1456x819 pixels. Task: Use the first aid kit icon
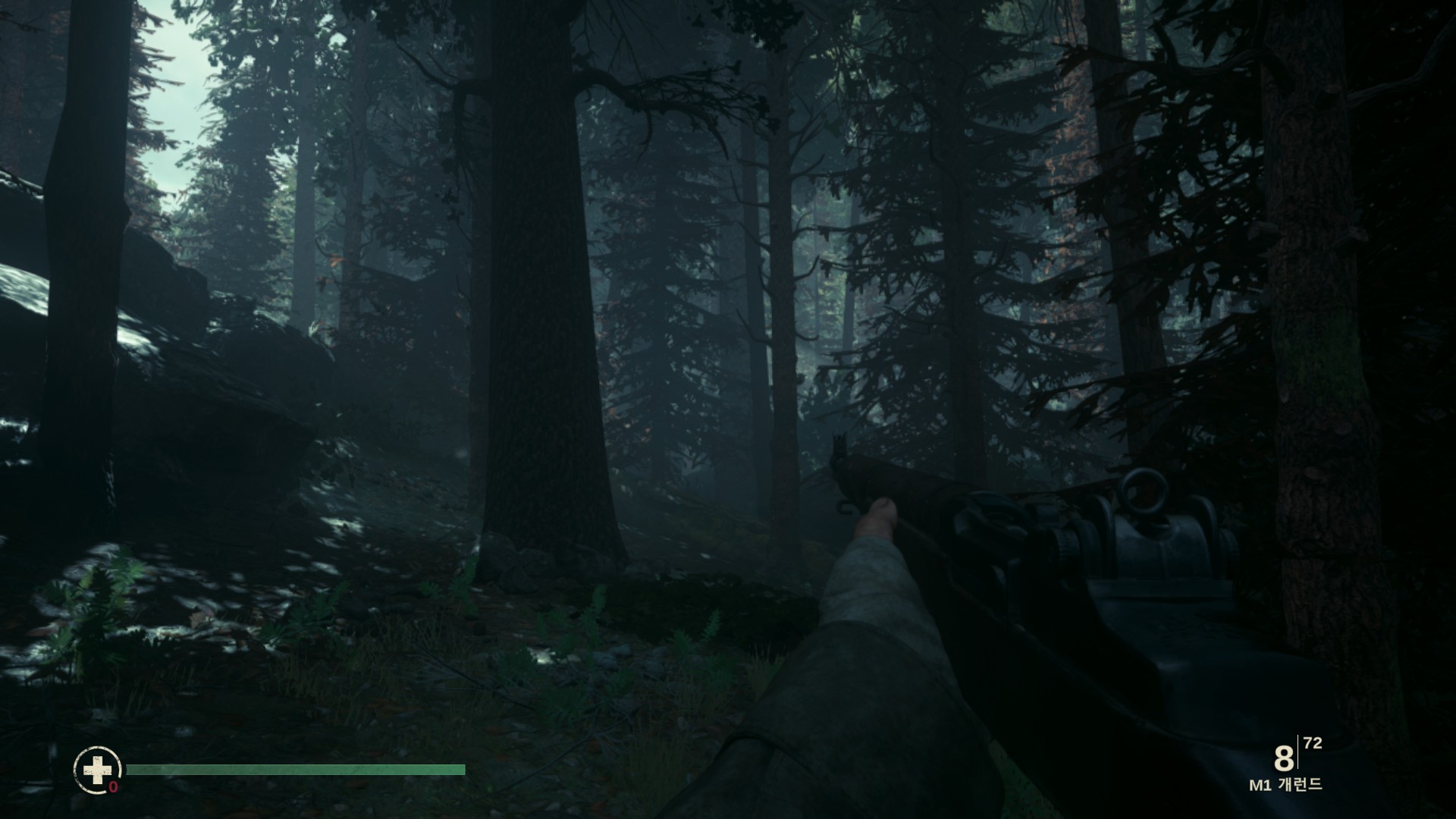click(x=97, y=770)
